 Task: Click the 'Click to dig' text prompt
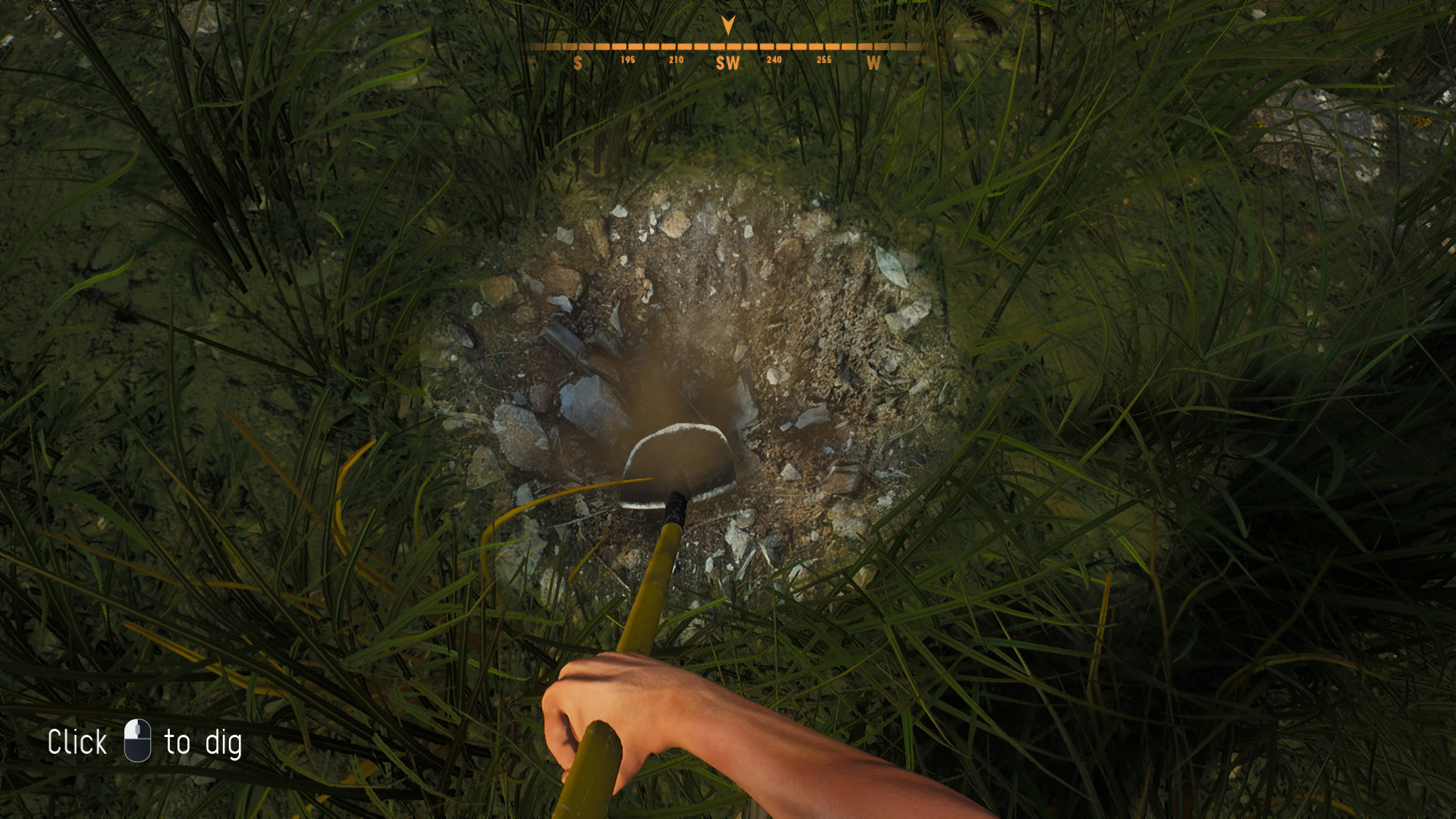[x=146, y=741]
